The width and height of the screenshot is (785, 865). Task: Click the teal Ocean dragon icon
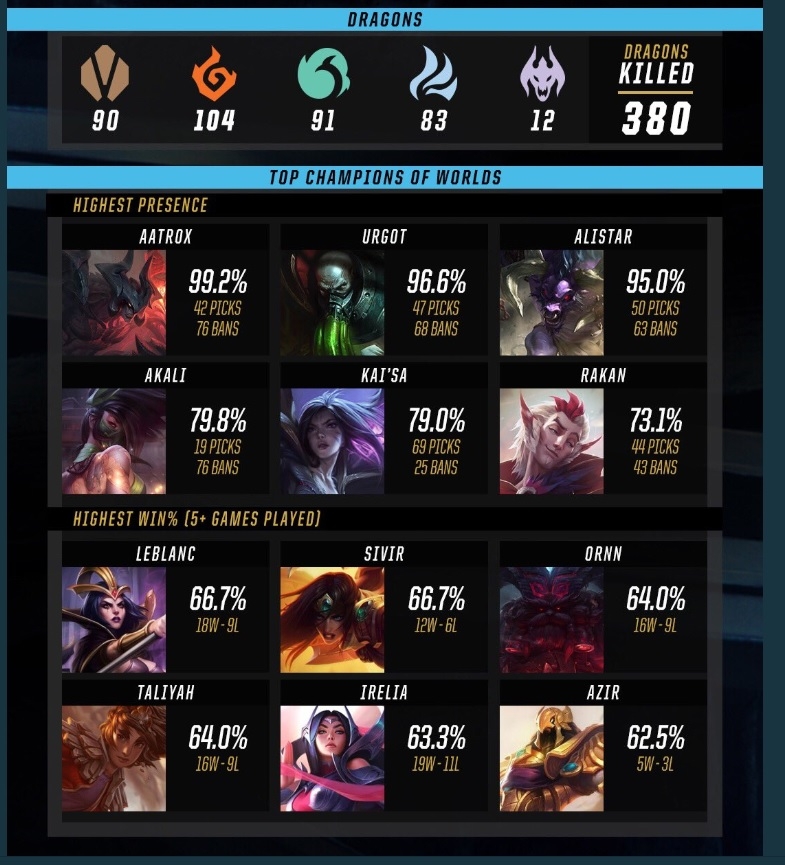pos(323,75)
